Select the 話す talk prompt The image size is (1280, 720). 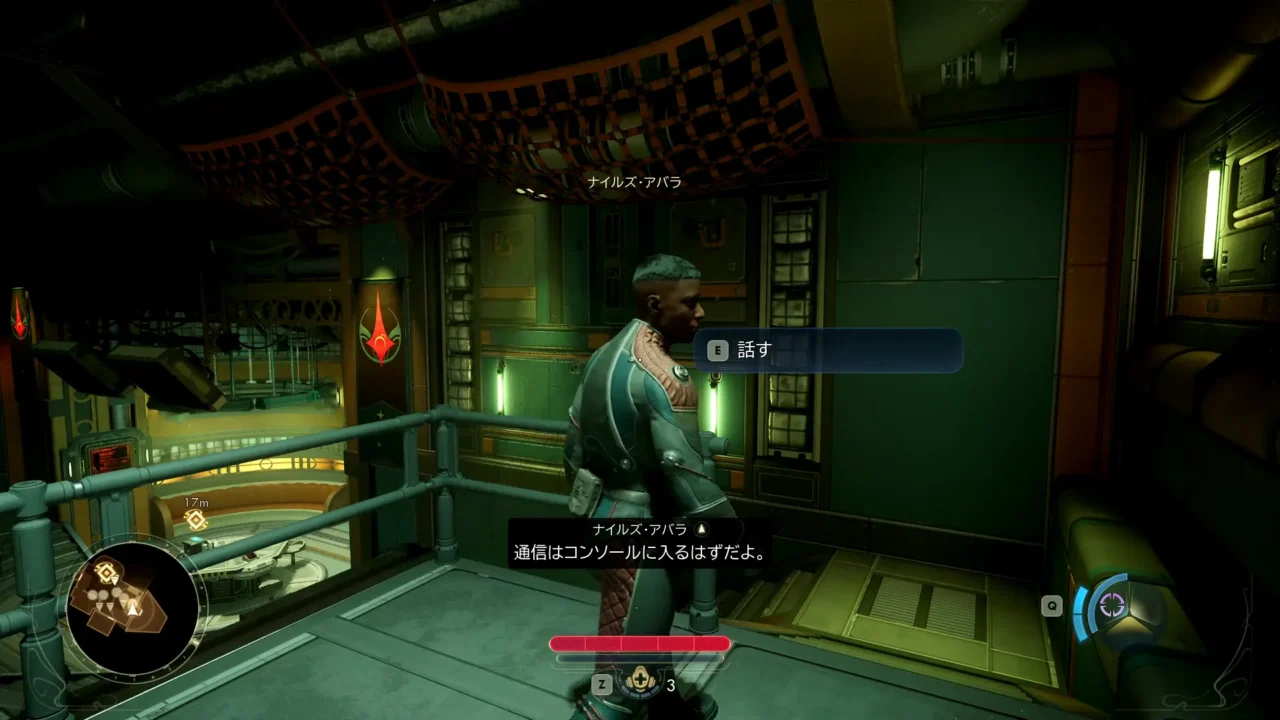tap(828, 351)
